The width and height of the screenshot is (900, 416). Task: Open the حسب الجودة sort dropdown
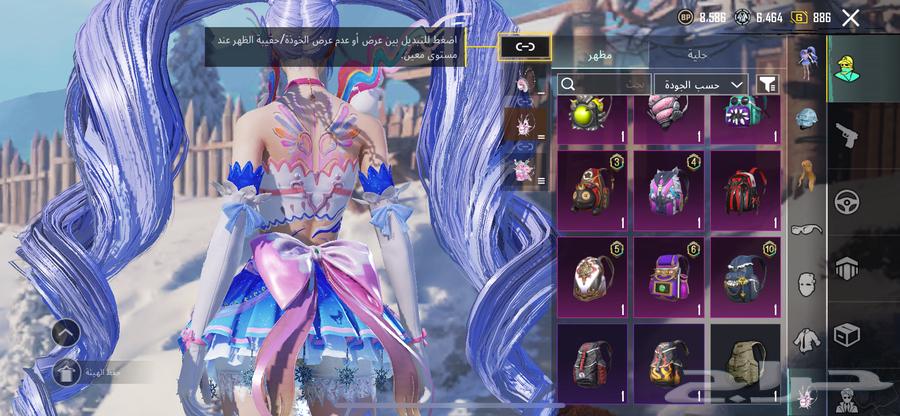(x=701, y=84)
